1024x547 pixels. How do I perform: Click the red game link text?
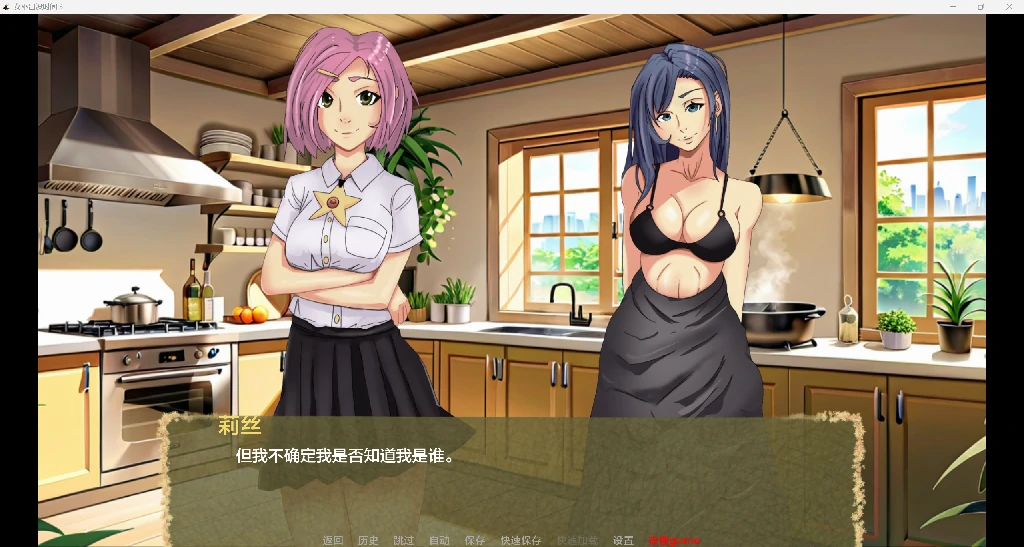click(x=674, y=540)
